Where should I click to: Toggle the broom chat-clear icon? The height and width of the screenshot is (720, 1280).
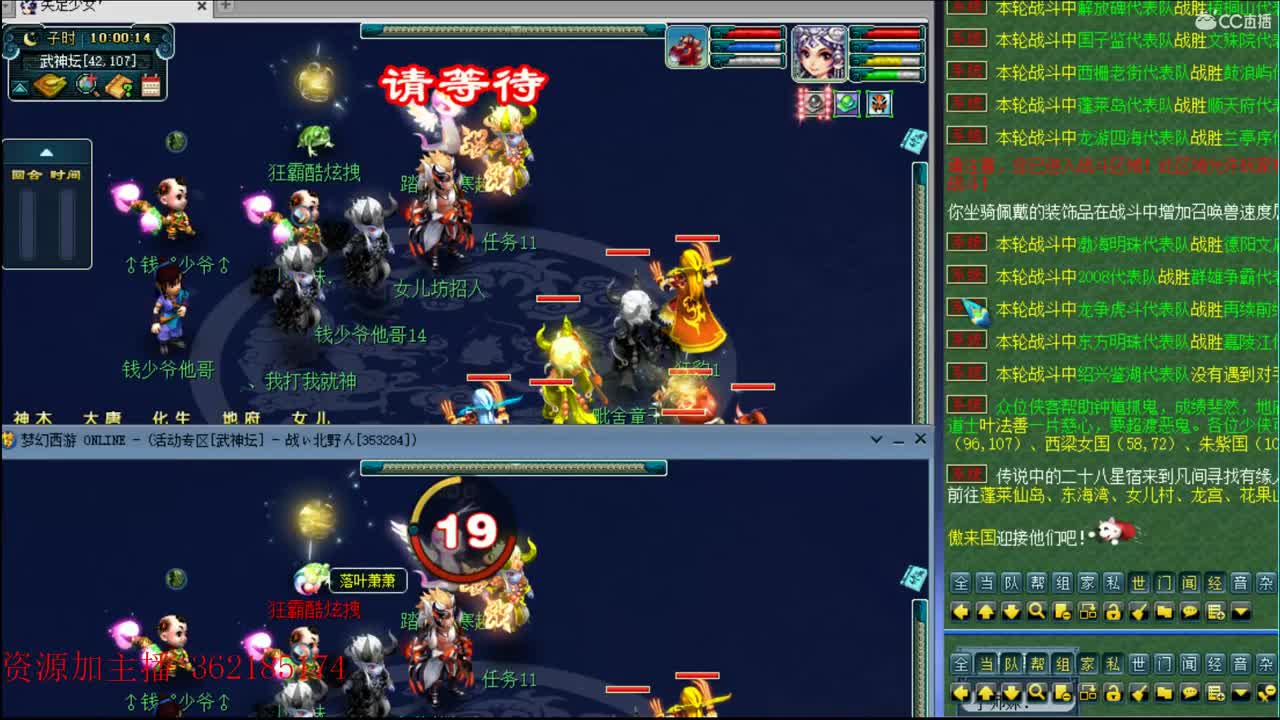[1138, 610]
